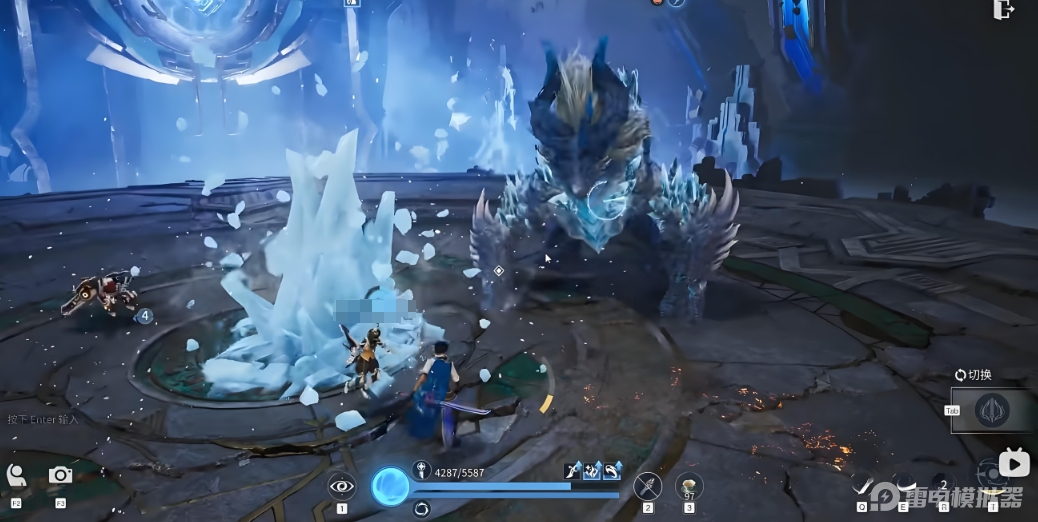Open the camera photo mode
1038x522 pixels.
click(60, 476)
